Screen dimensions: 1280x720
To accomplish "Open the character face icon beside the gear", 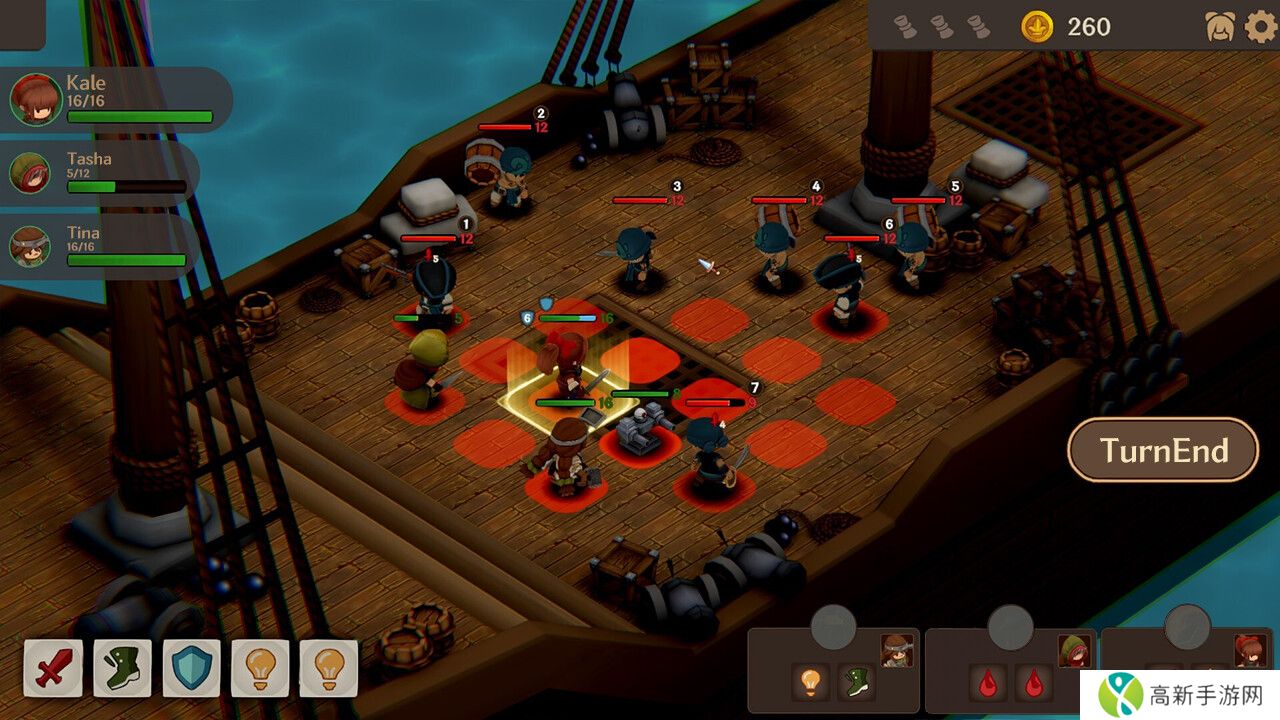I will (x=1219, y=27).
